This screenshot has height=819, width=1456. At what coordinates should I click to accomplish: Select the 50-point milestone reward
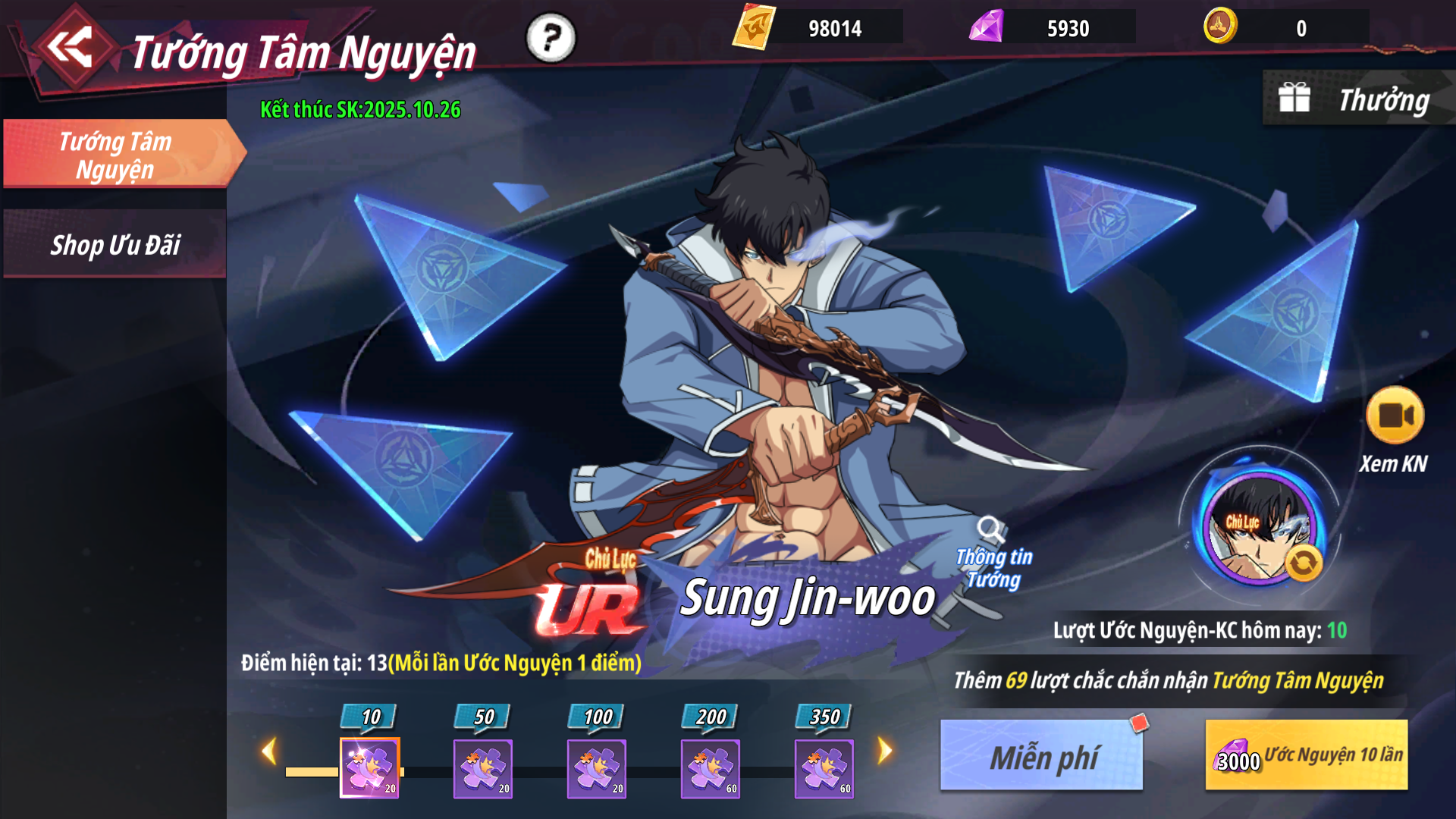(x=483, y=767)
